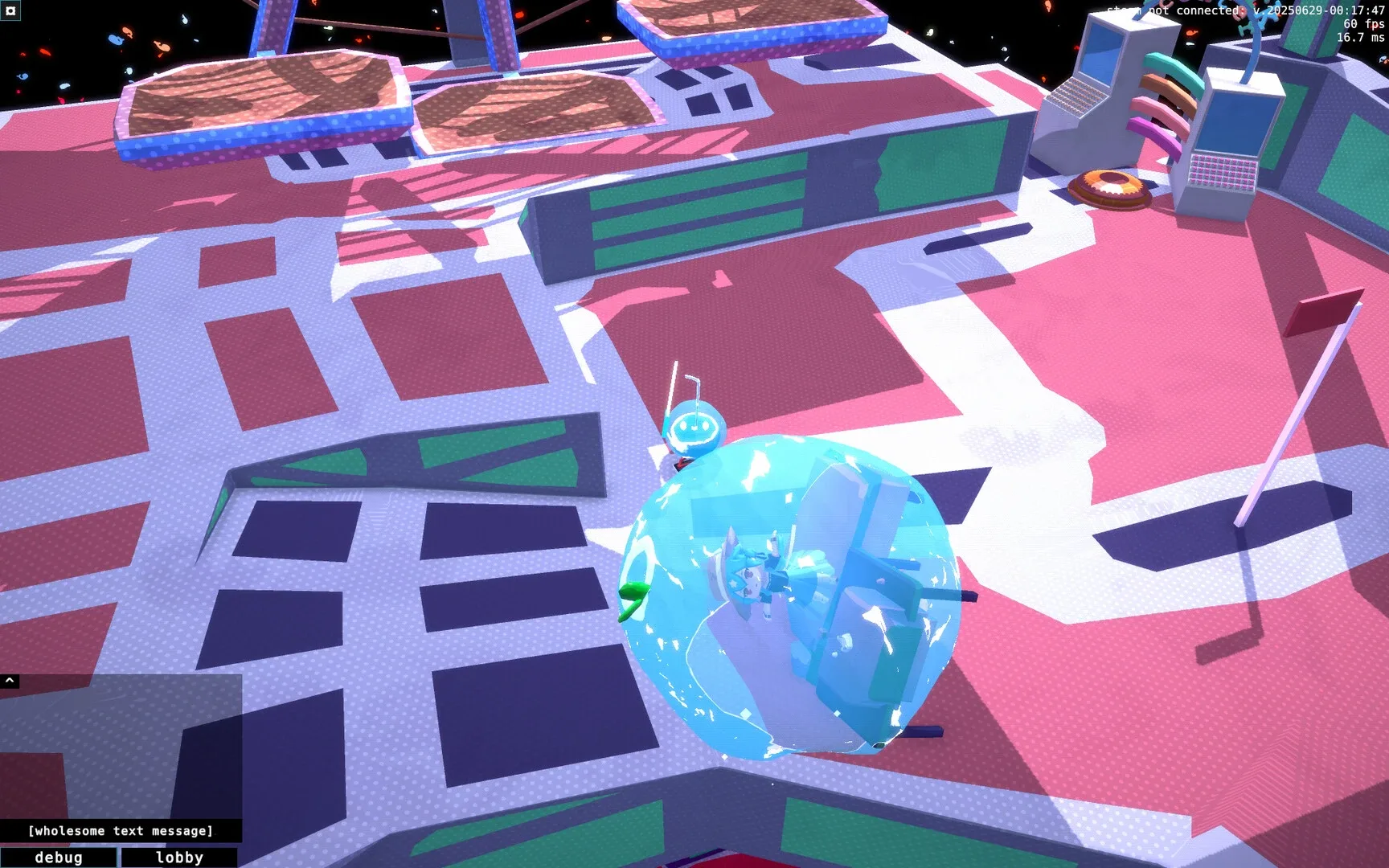The height and width of the screenshot is (868, 1389).
Task: Select the [wholesome text message] chat line
Action: (x=121, y=831)
